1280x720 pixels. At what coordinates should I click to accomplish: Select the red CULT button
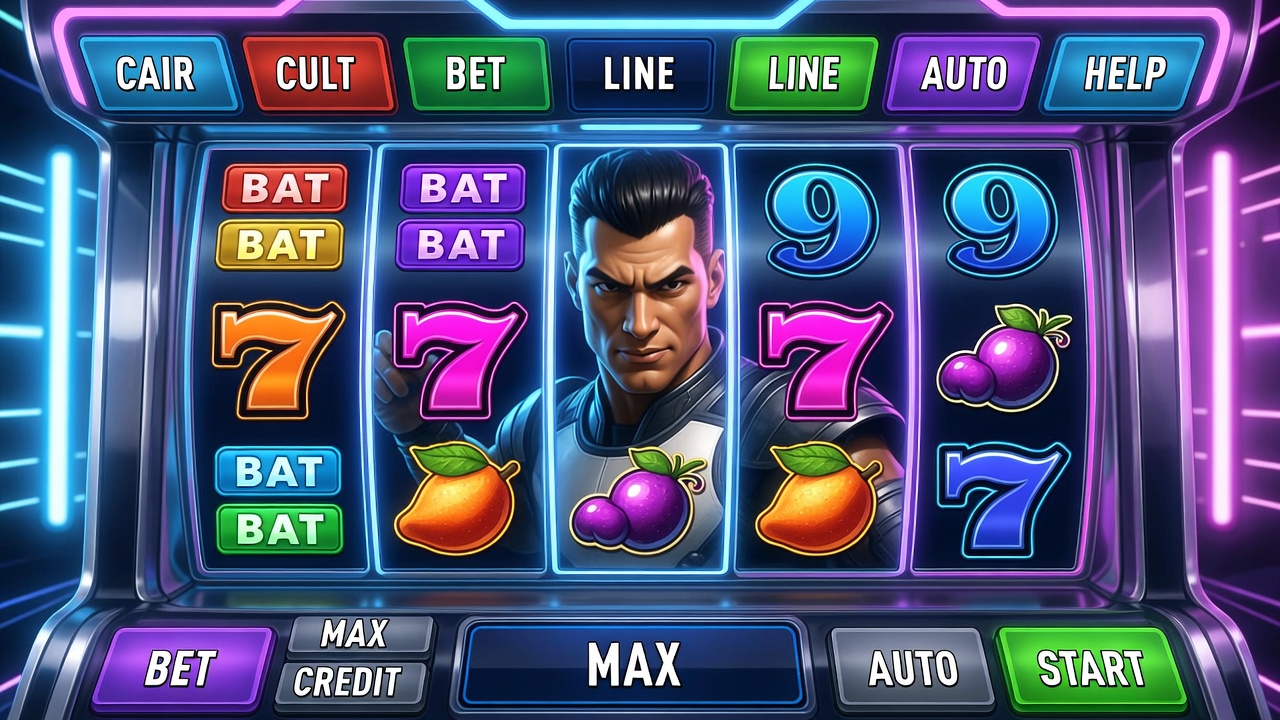(315, 73)
